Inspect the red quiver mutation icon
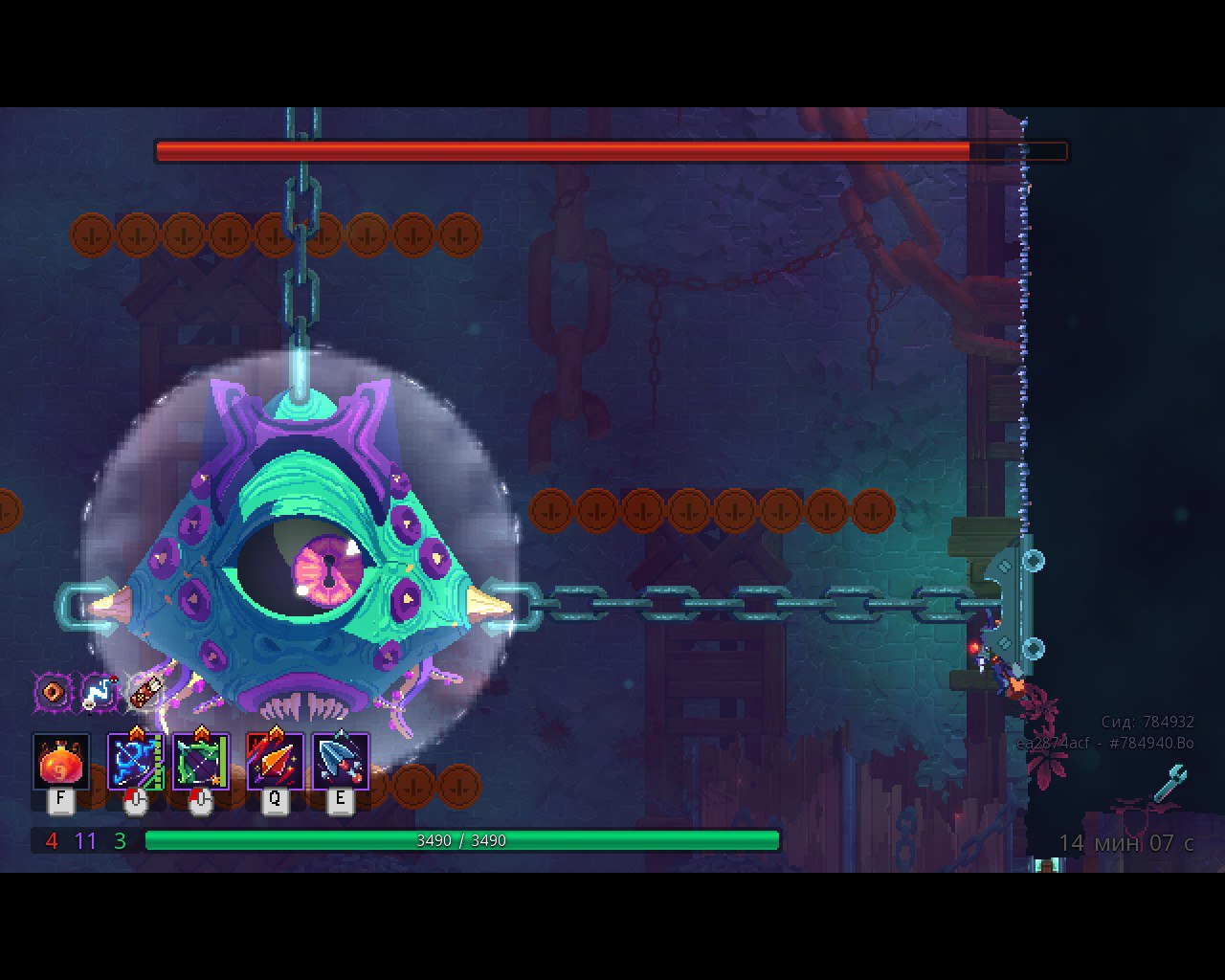The image size is (1225, 980). [145, 690]
